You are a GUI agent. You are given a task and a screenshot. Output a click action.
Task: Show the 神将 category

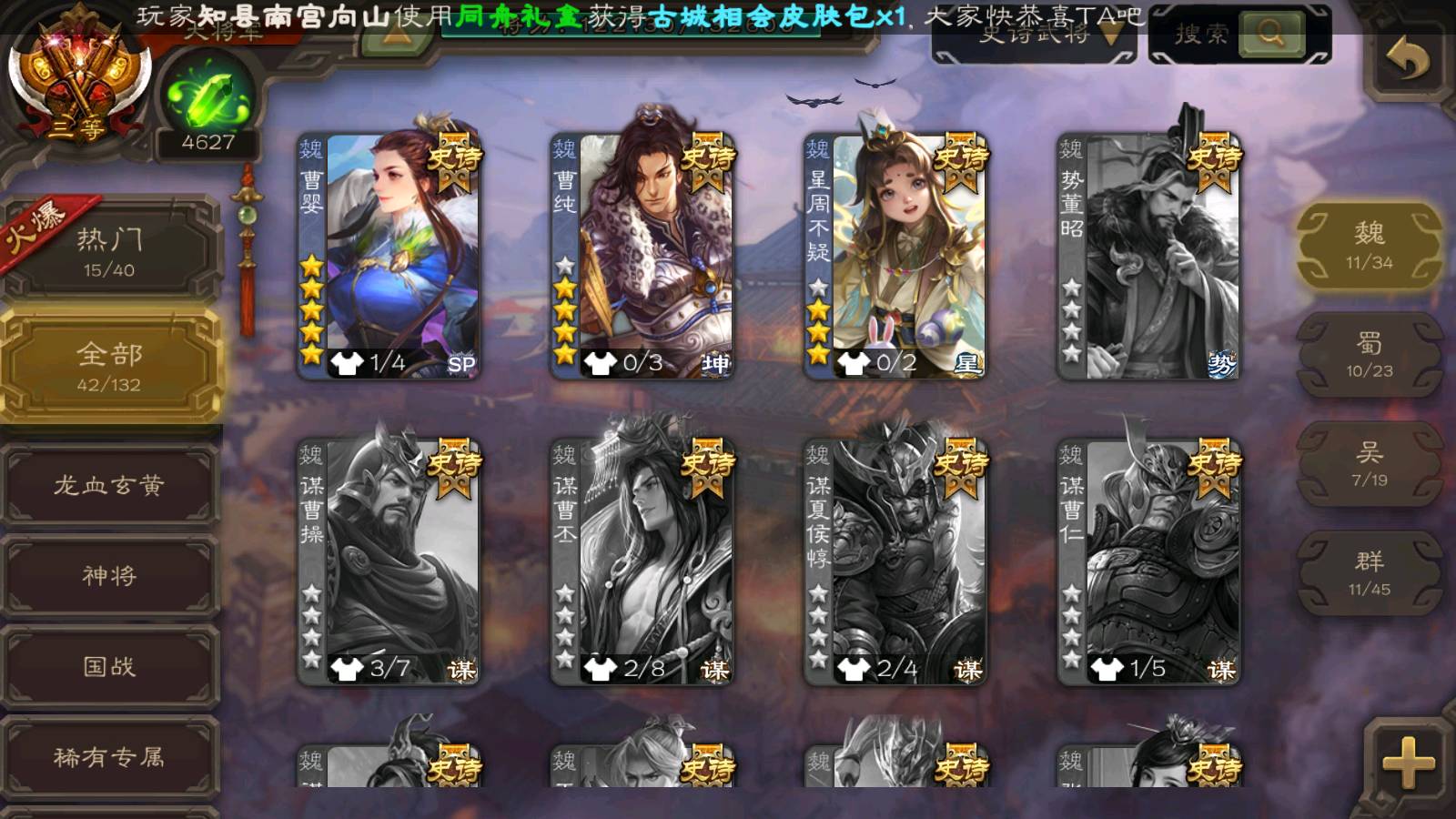tap(109, 575)
